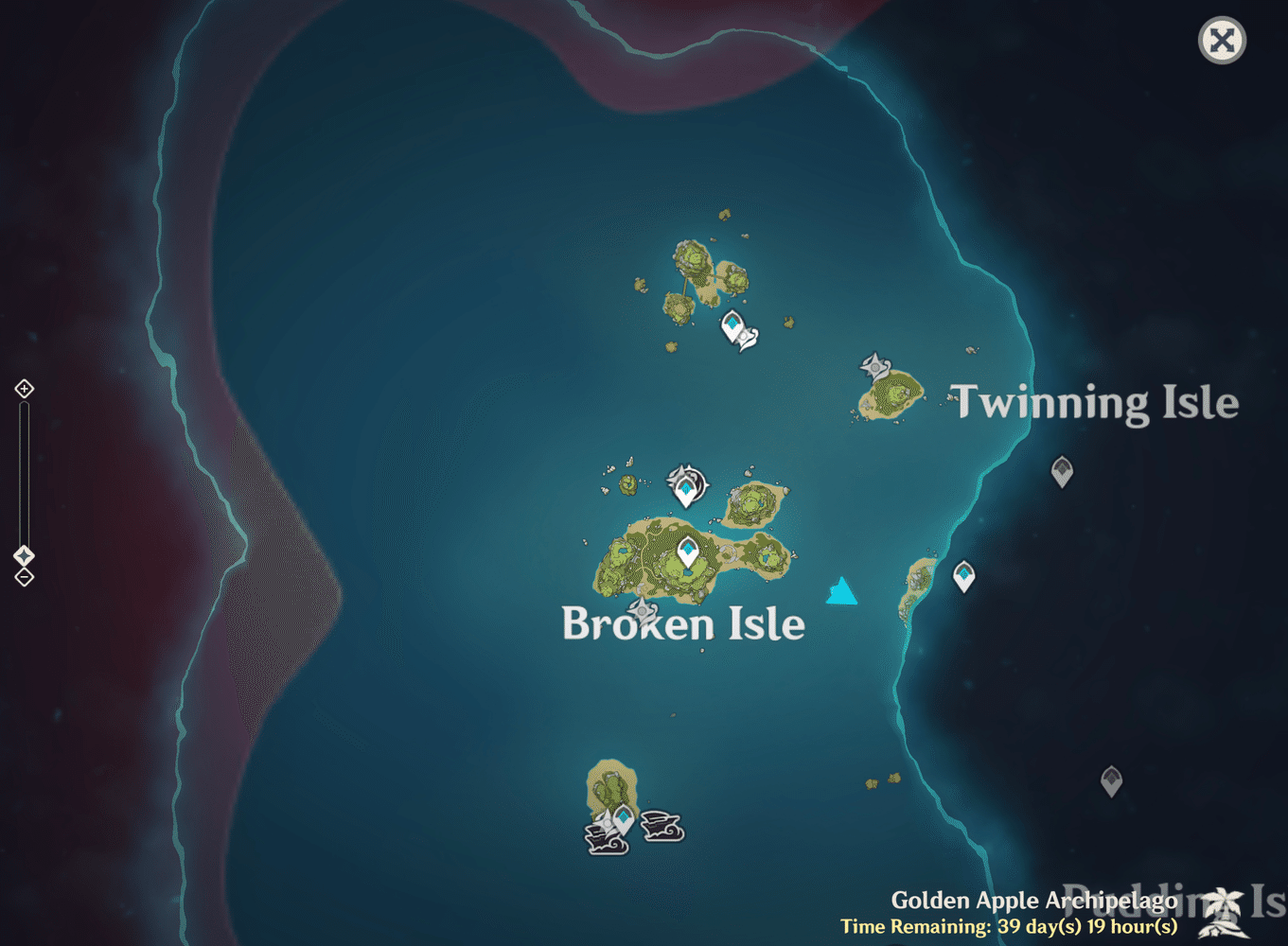Open the domain icon on Twinning Isle

point(876,369)
